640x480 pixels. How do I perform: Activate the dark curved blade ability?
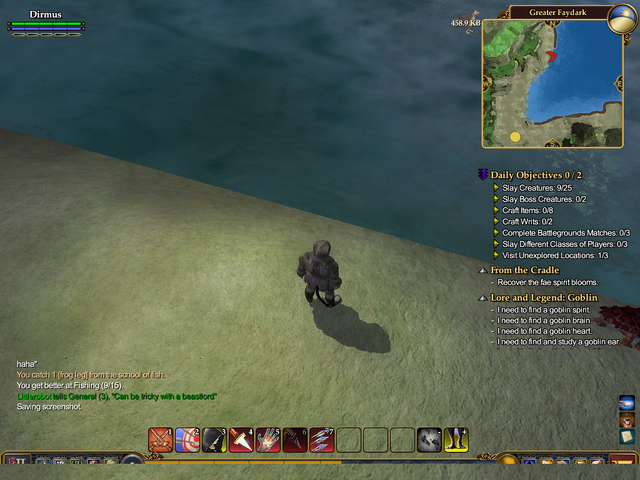coord(295,439)
